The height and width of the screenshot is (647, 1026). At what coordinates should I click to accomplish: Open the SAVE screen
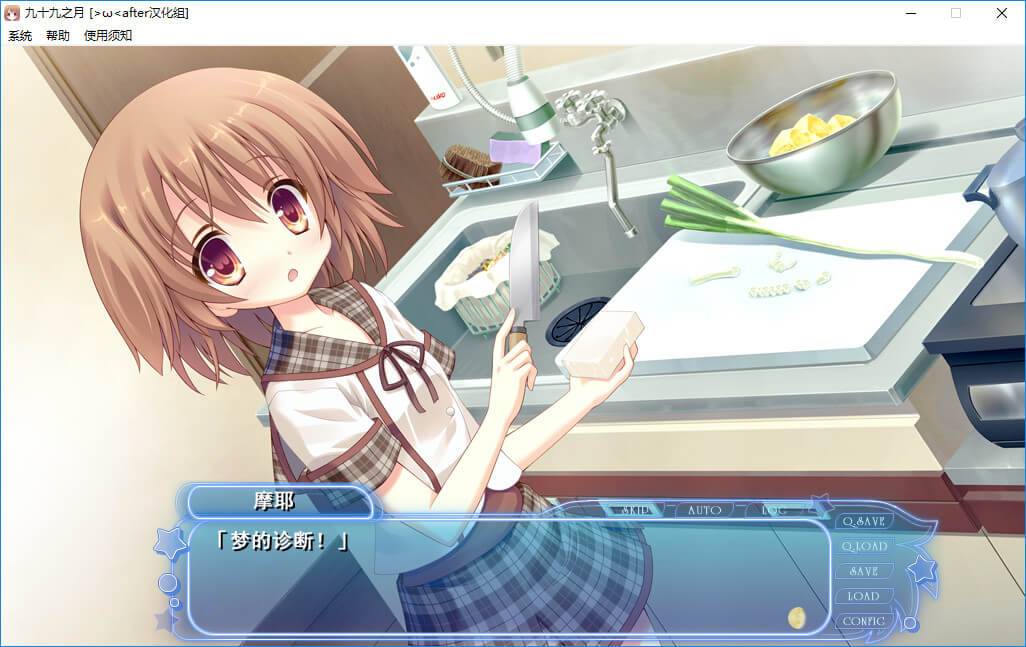pos(864,571)
